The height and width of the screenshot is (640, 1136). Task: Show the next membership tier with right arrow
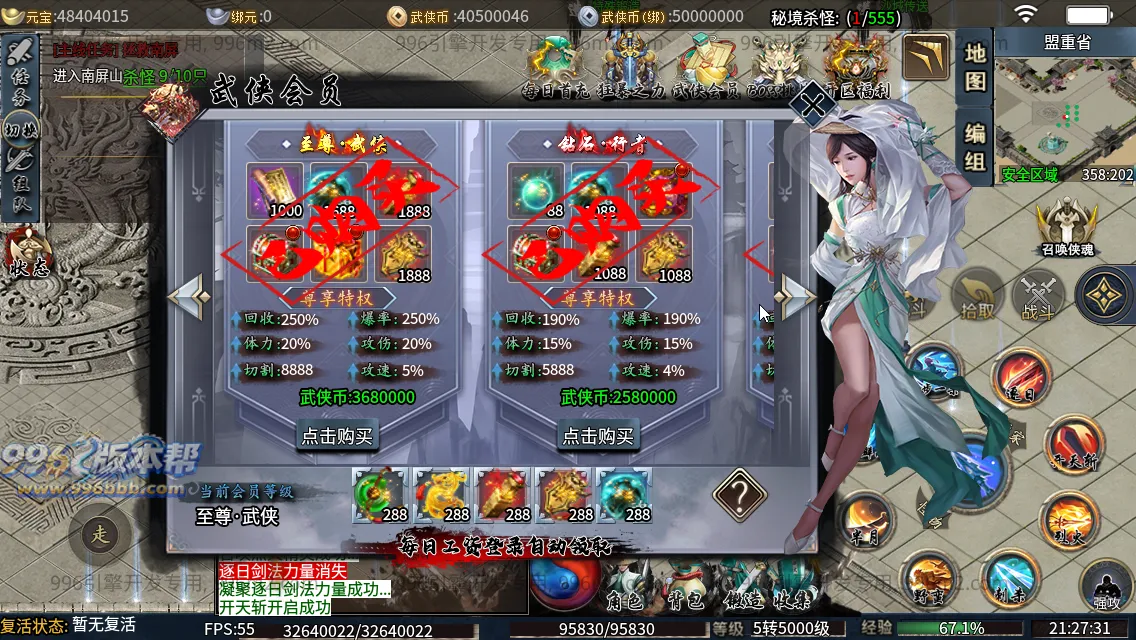pos(796,295)
